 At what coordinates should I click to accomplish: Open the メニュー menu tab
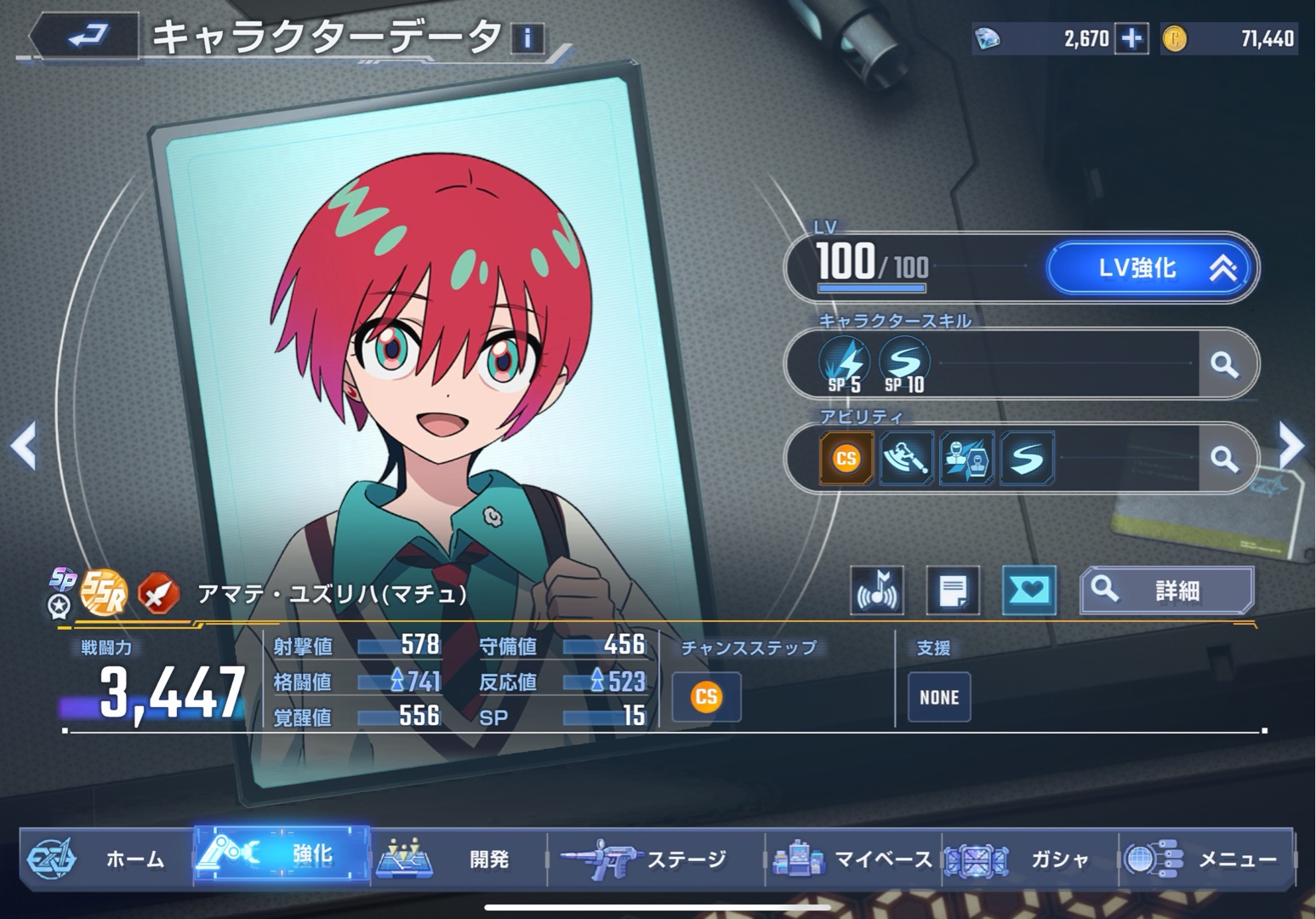pos(1205,859)
